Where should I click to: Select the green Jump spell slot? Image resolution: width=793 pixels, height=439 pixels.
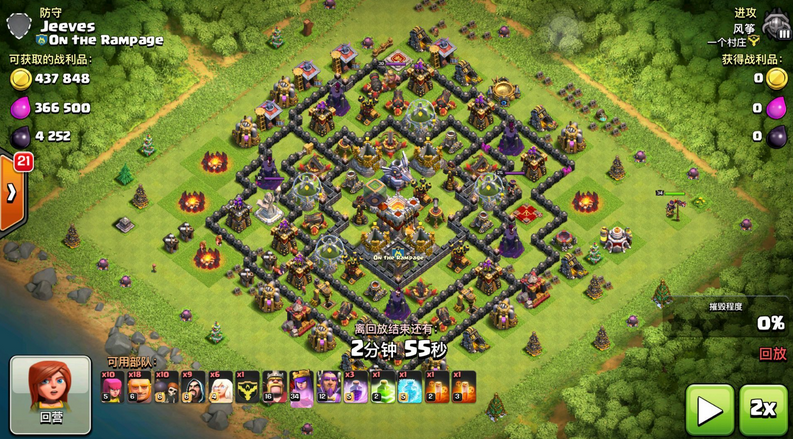[x=381, y=386]
